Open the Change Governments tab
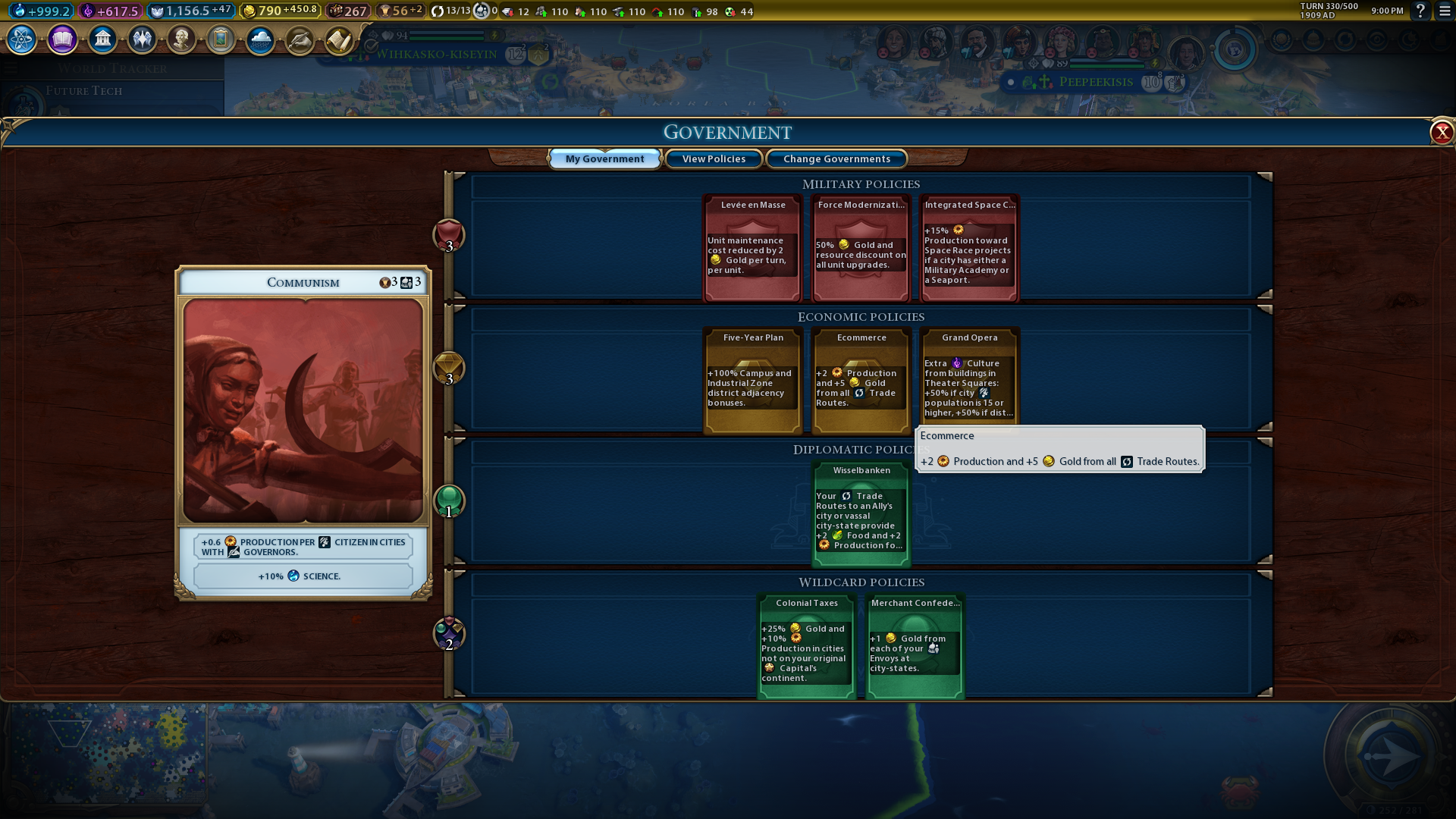The image size is (1456, 819). pos(836,158)
